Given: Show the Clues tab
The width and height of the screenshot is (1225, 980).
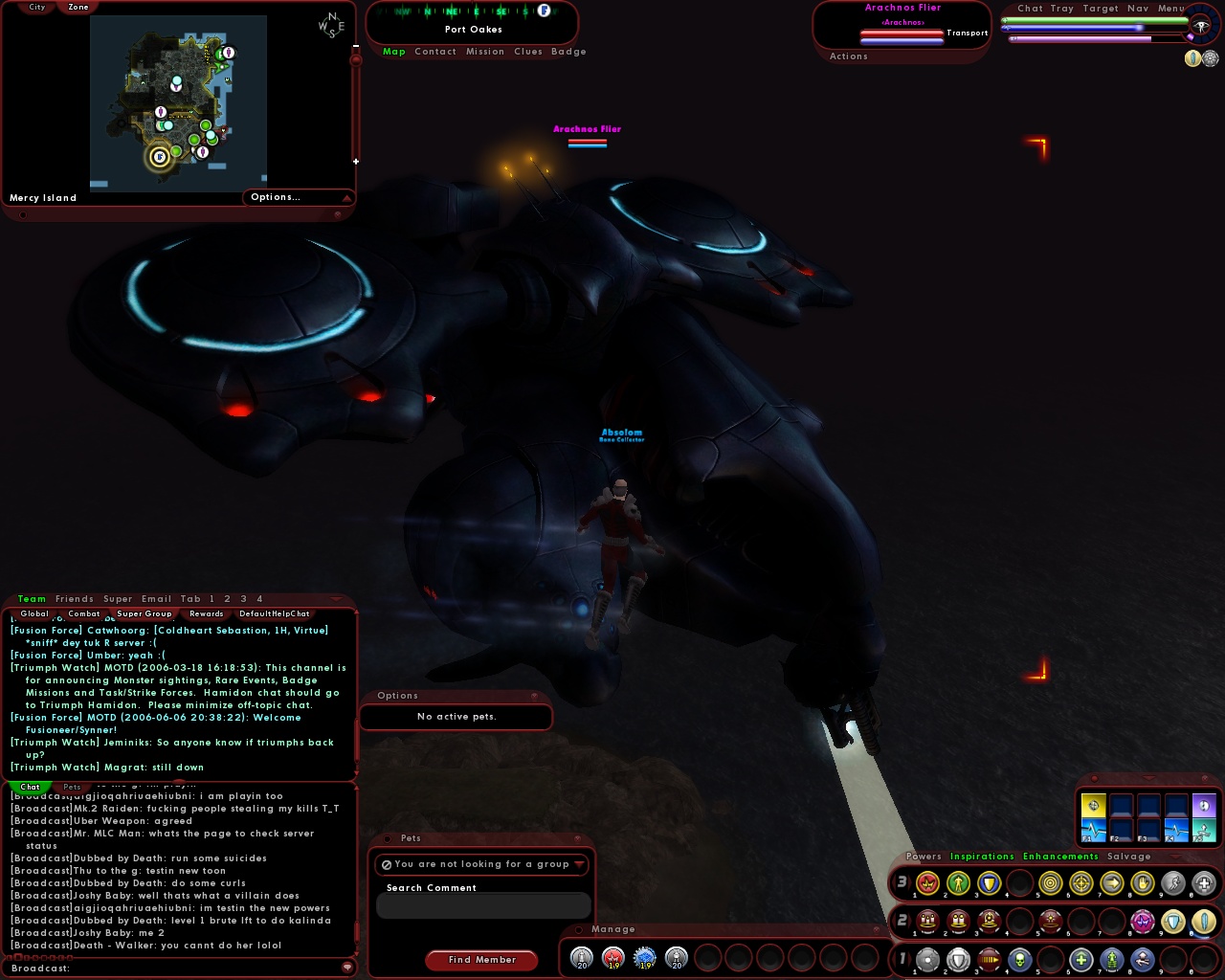Looking at the screenshot, I should click(528, 52).
